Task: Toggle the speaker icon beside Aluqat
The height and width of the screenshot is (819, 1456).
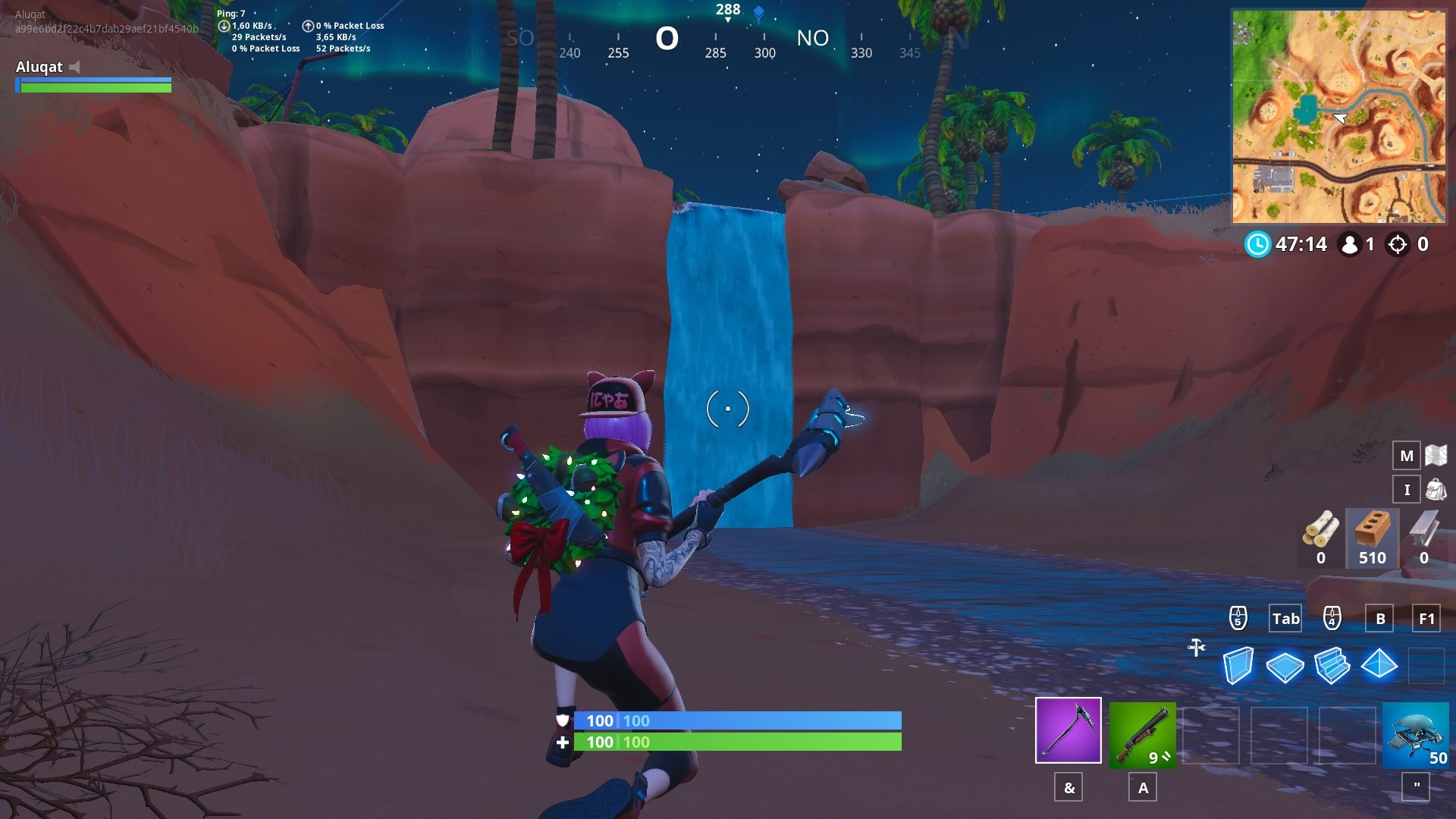Action: coord(74,67)
